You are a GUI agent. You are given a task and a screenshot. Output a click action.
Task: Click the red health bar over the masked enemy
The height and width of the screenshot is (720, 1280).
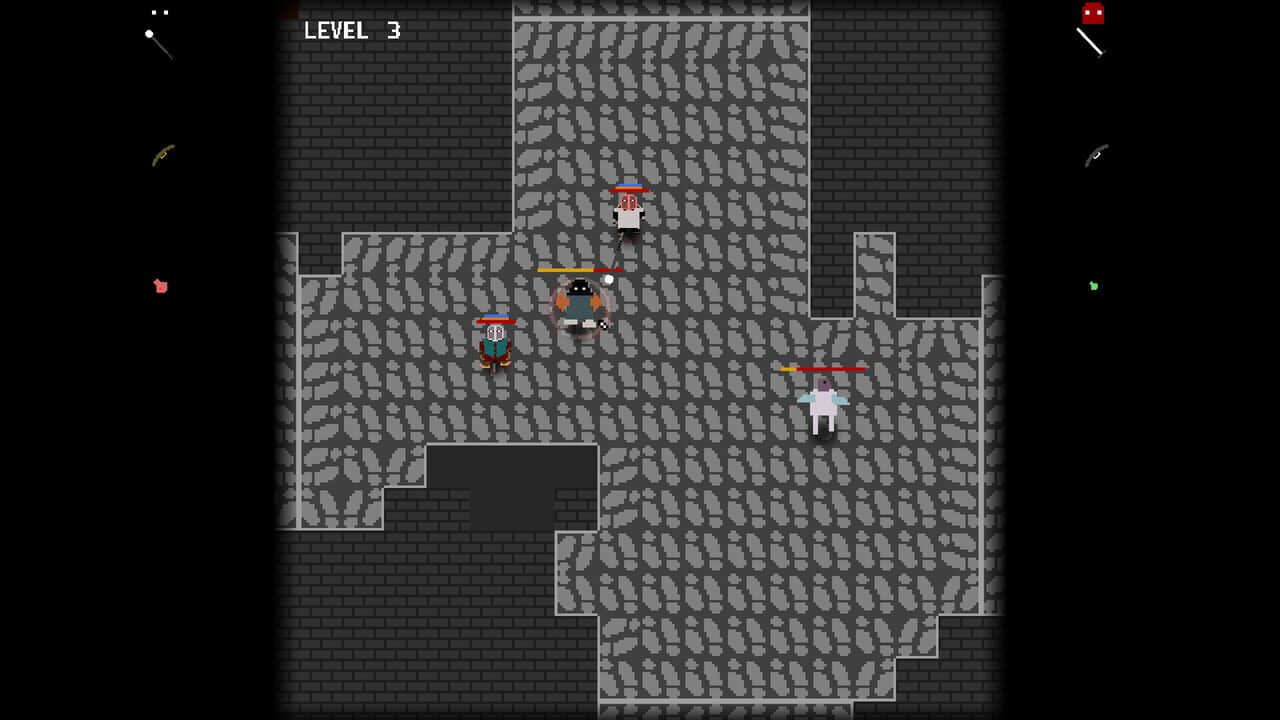(628, 187)
